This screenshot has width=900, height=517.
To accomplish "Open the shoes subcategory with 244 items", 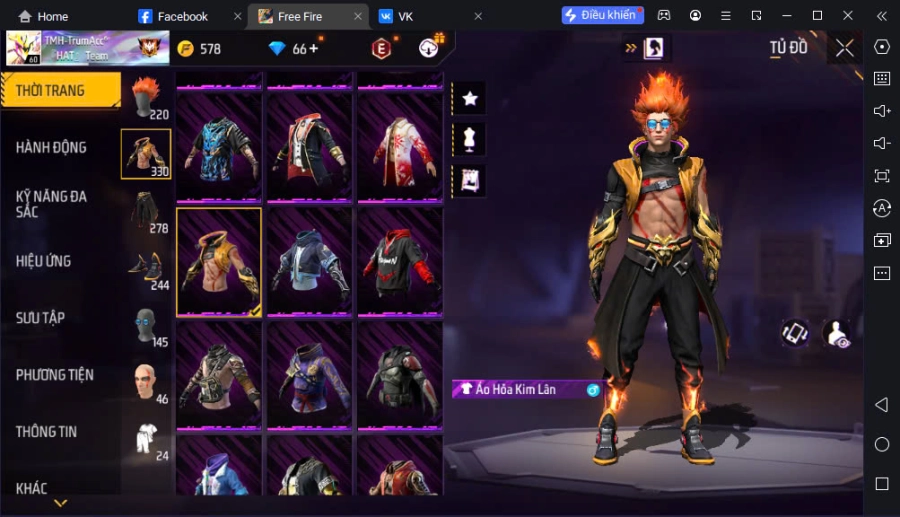I will pyautogui.click(x=146, y=266).
